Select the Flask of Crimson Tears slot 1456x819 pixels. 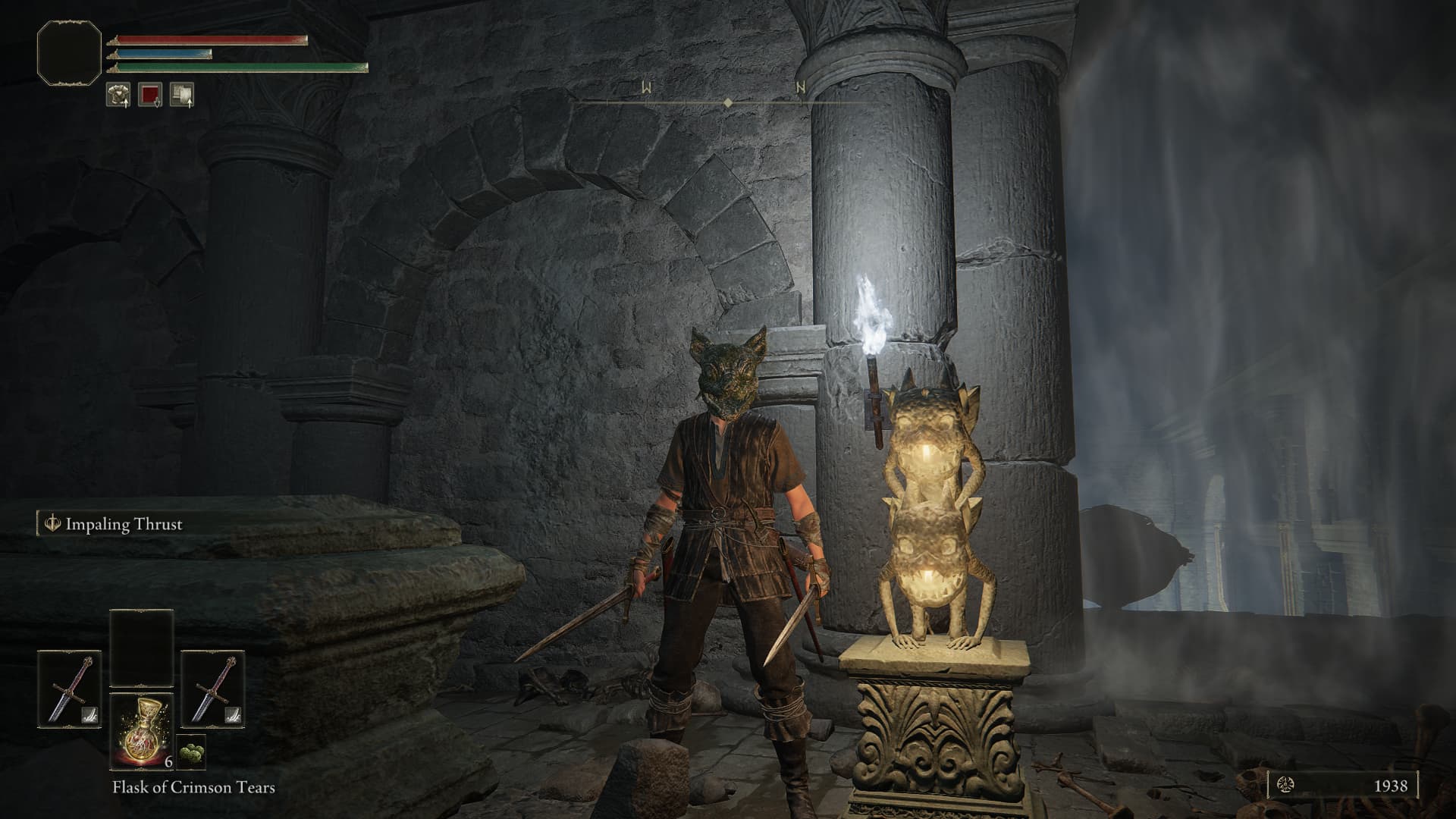point(142,730)
